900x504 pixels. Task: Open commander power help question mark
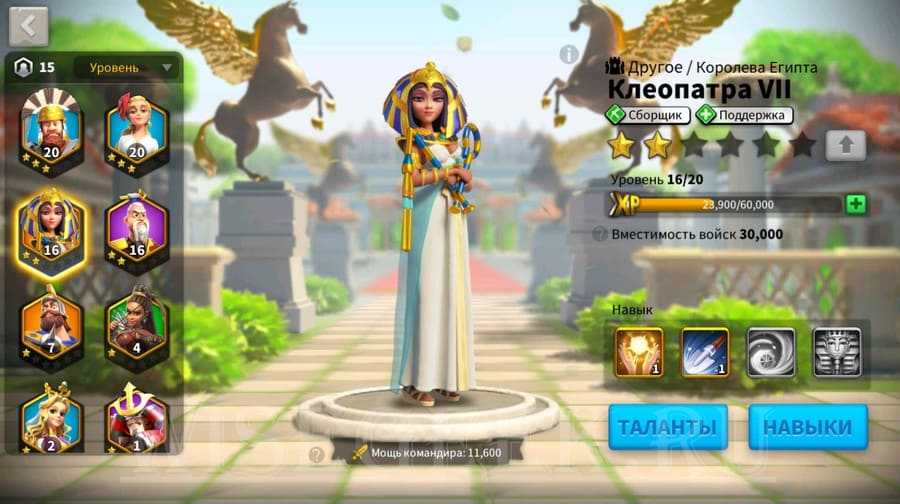coord(317,454)
